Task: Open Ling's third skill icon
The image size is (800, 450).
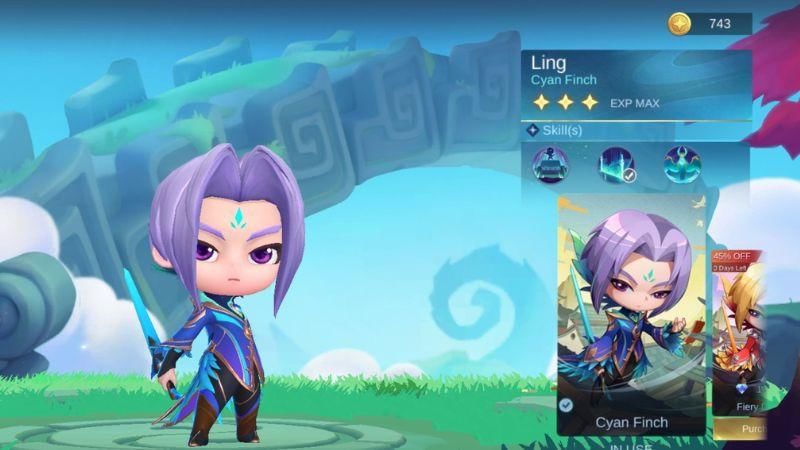Action: (682, 165)
